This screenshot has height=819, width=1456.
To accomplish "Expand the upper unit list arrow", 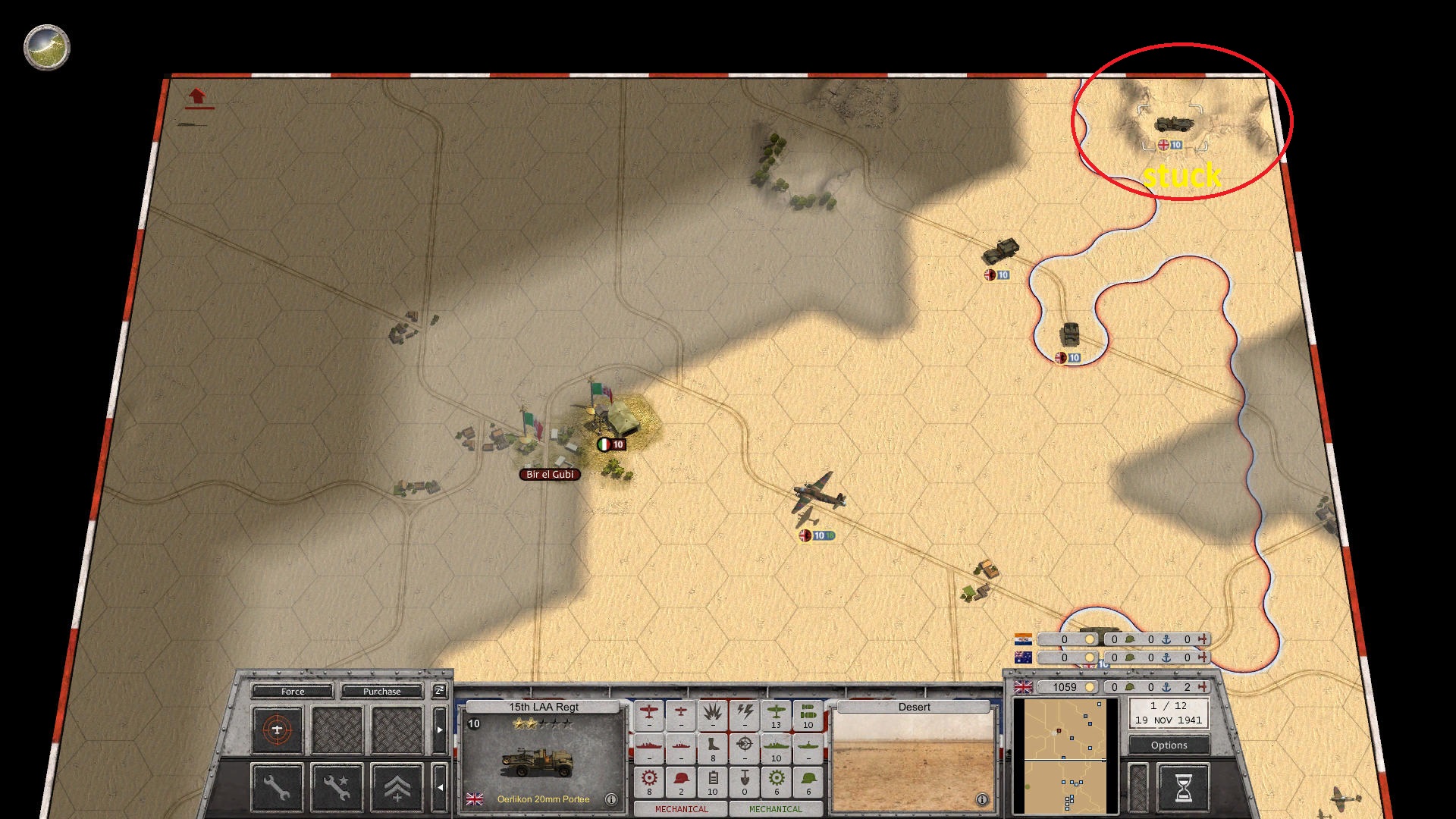I will coord(440,729).
